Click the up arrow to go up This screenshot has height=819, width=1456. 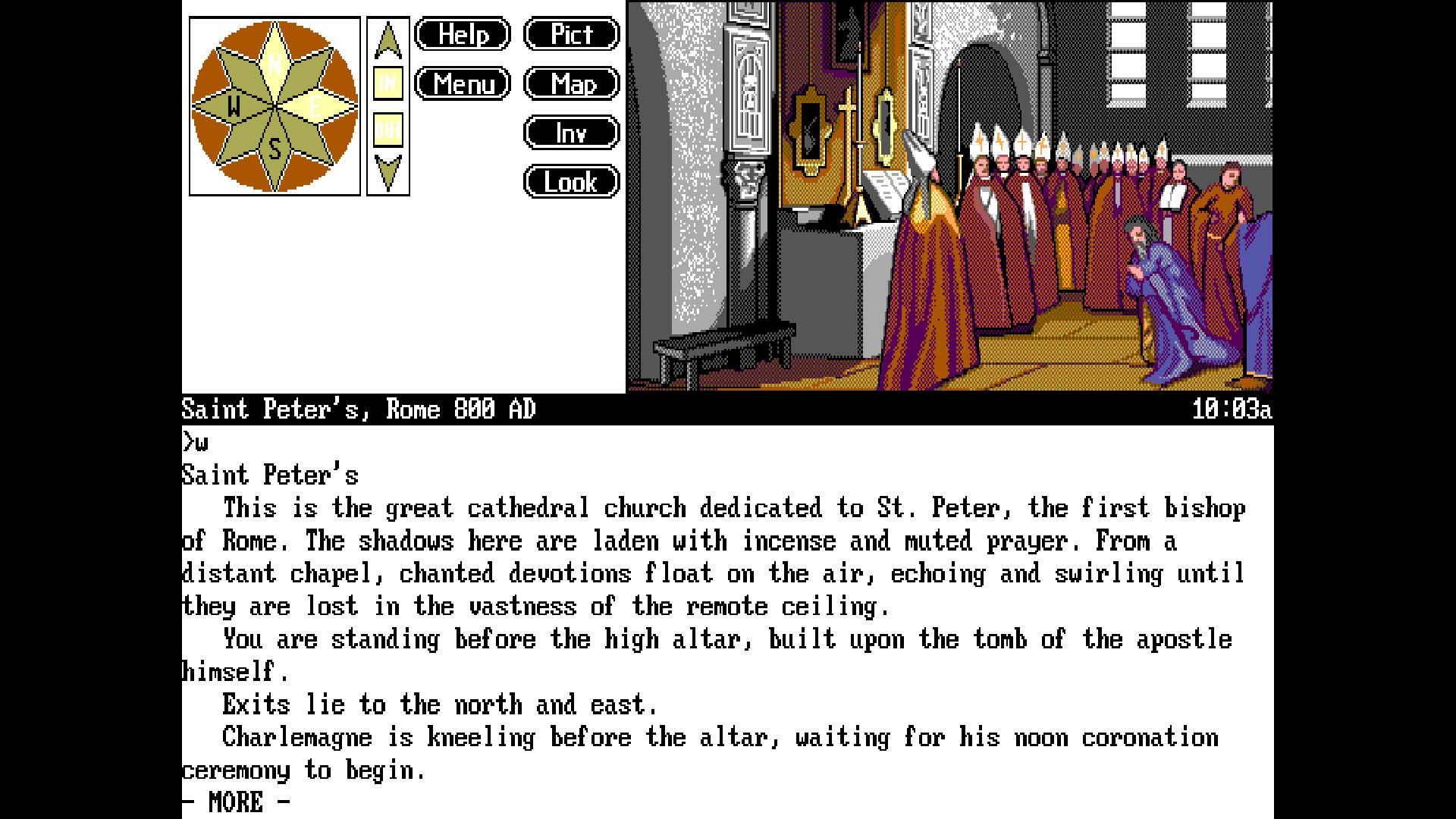388,42
